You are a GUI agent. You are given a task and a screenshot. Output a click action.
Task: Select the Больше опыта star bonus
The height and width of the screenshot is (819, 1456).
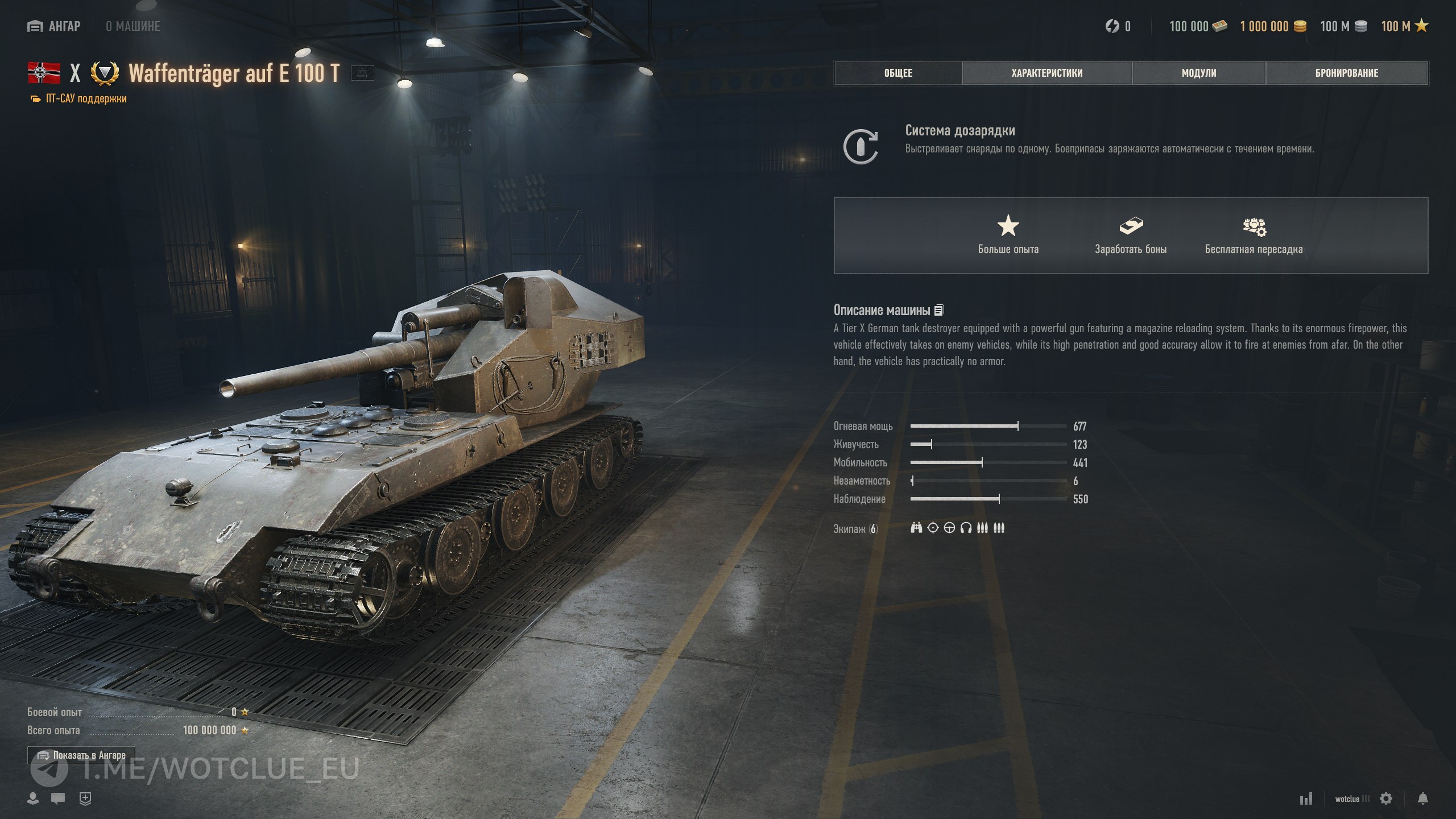coord(1008,226)
